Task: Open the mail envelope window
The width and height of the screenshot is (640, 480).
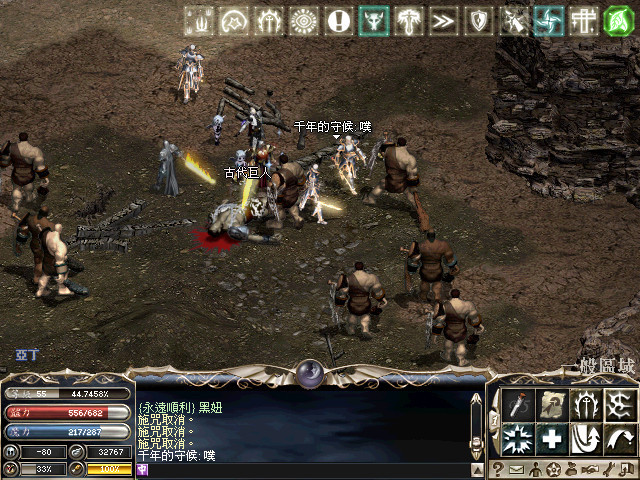Action: pos(516,470)
